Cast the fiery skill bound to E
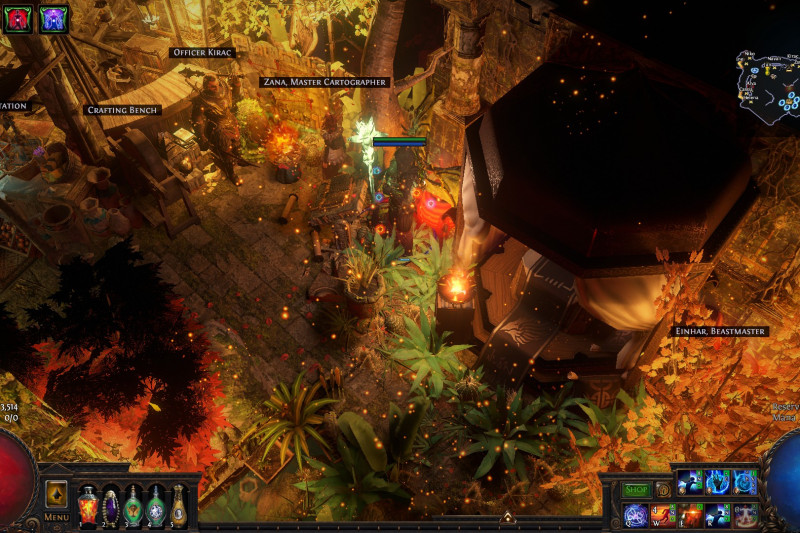This screenshot has width=800, height=533. tap(690, 515)
